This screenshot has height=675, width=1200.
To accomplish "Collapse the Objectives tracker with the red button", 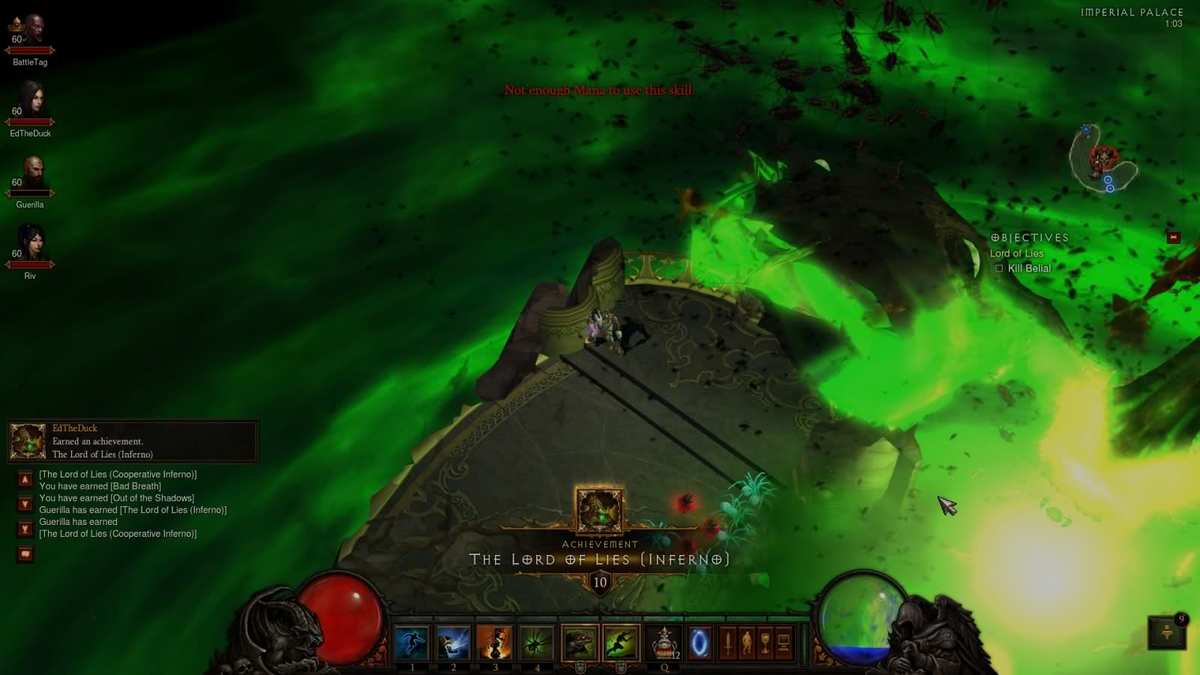I will click(1174, 237).
